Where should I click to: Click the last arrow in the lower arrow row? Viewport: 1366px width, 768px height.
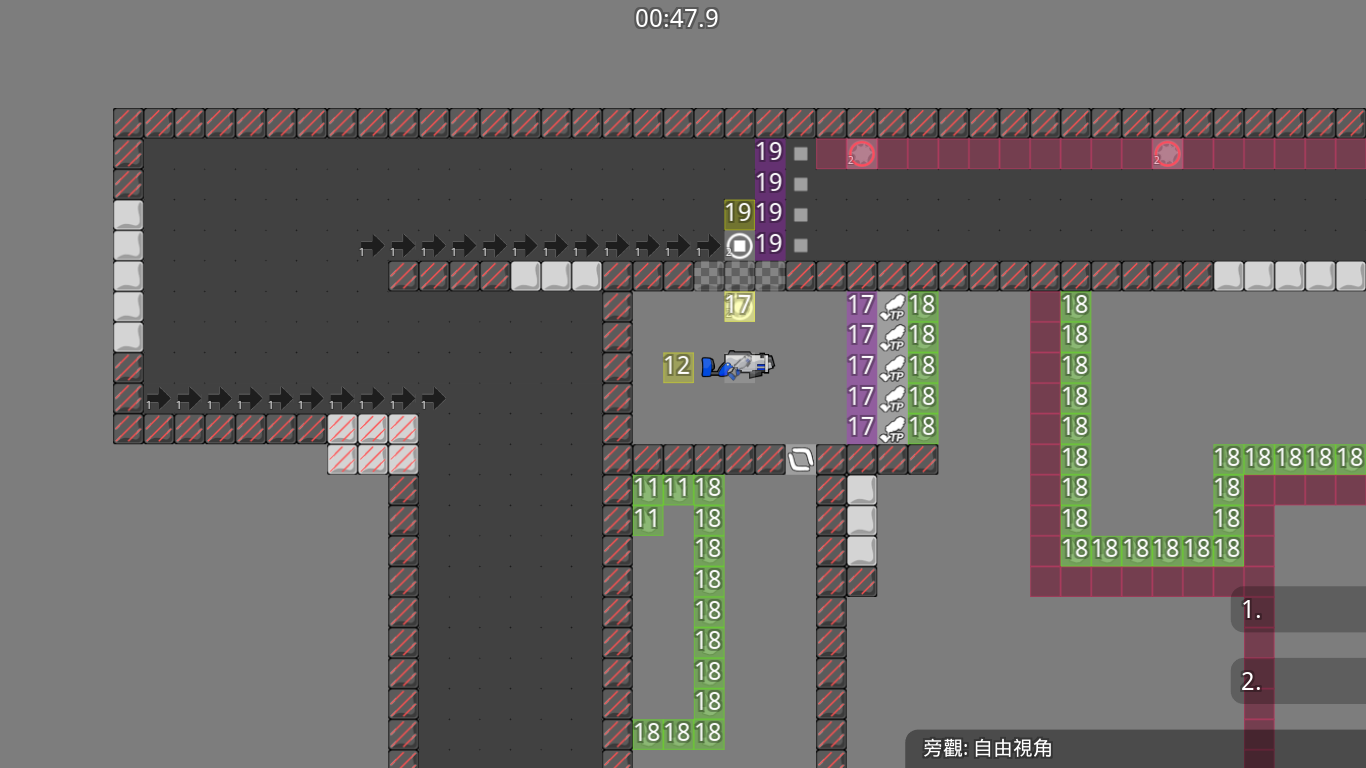coord(434,398)
